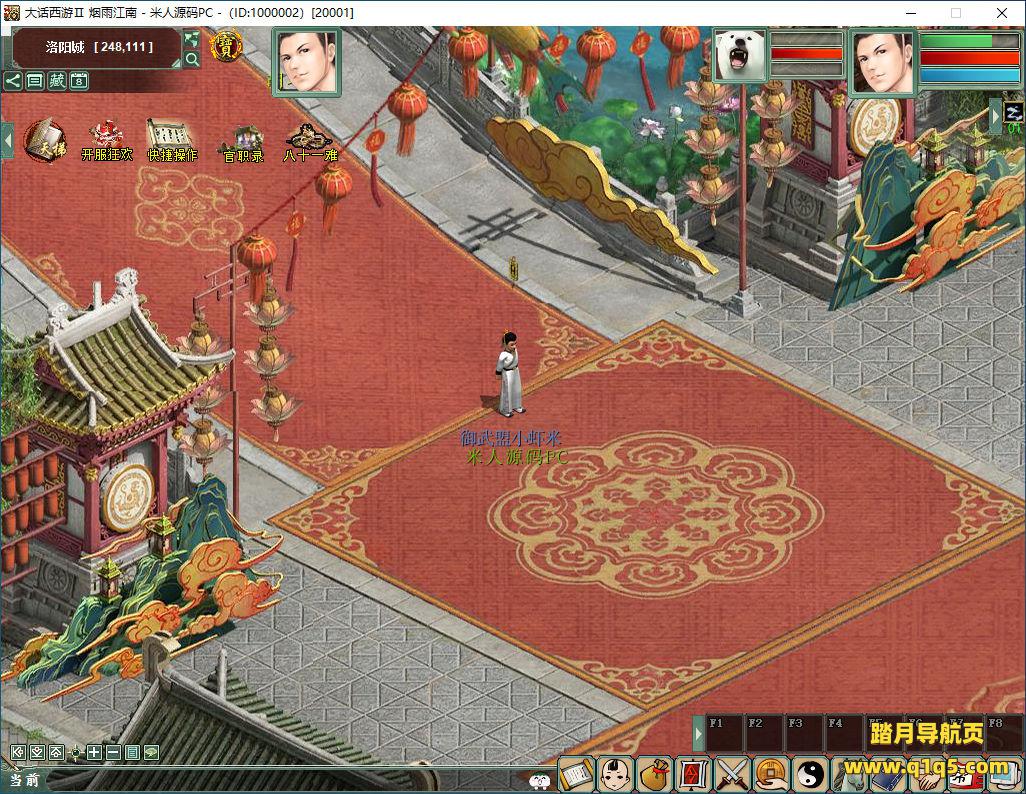1026x794 pixels.
Task: Open the 开服狂欢 event
Action: tap(106, 139)
